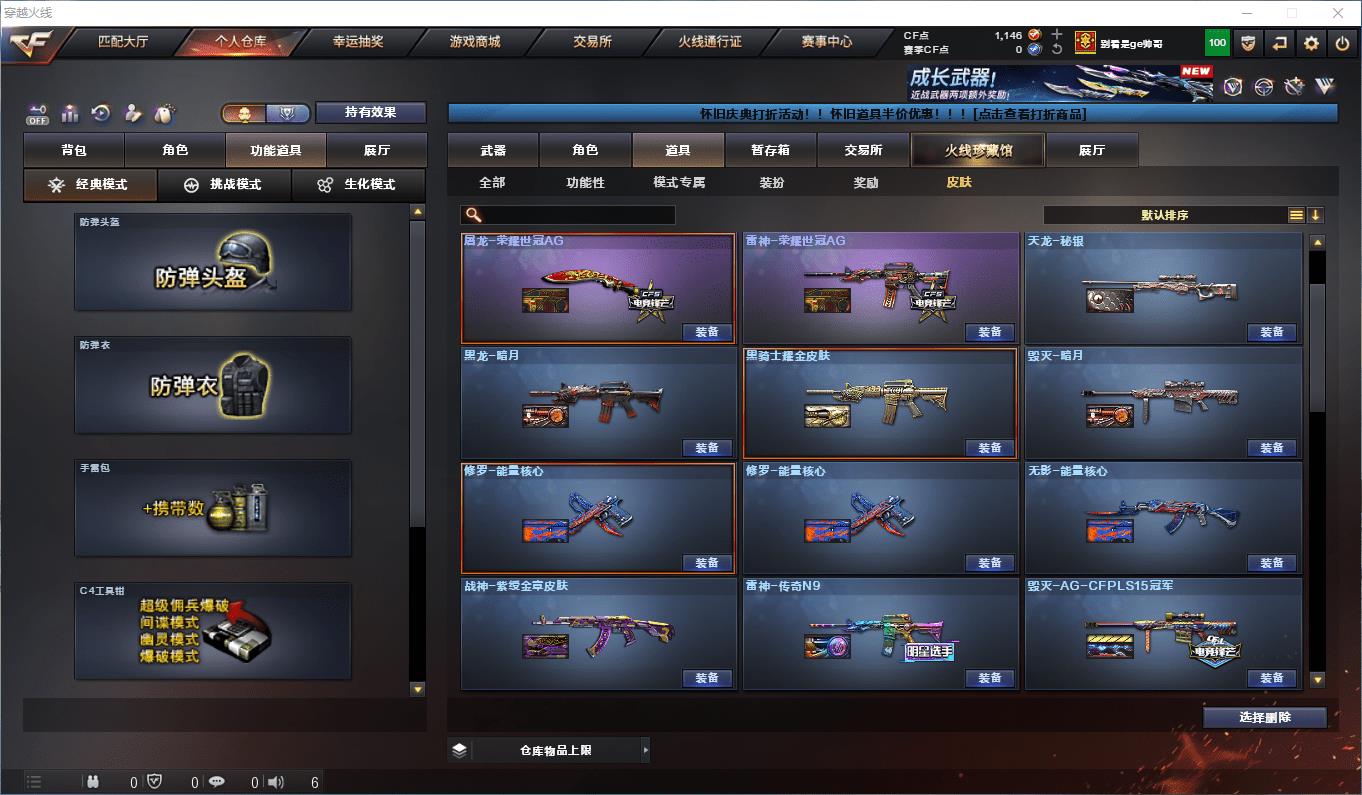Screen dimensions: 1362x795
Task: Select the 防弹衣 body armor item
Action: pos(213,385)
